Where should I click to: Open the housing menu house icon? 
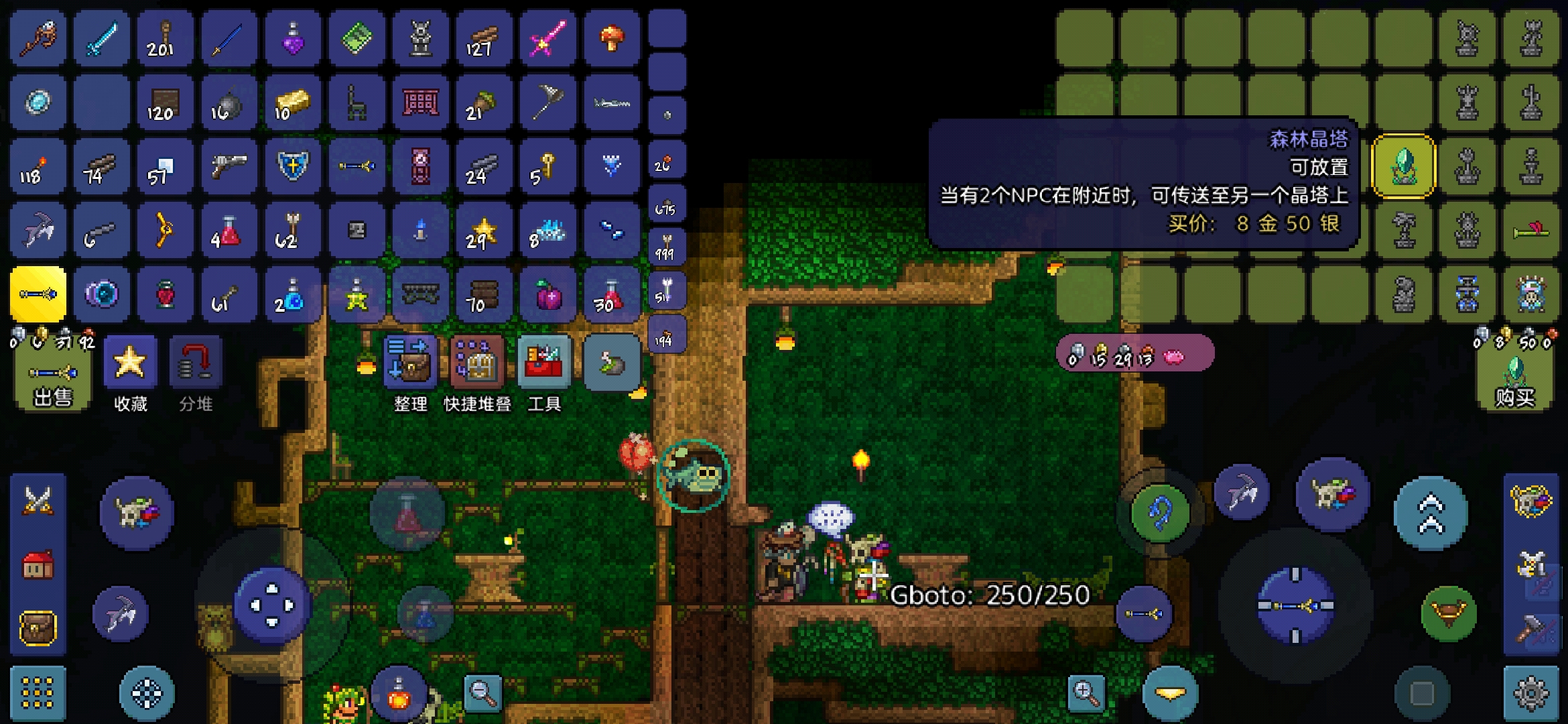point(38,564)
